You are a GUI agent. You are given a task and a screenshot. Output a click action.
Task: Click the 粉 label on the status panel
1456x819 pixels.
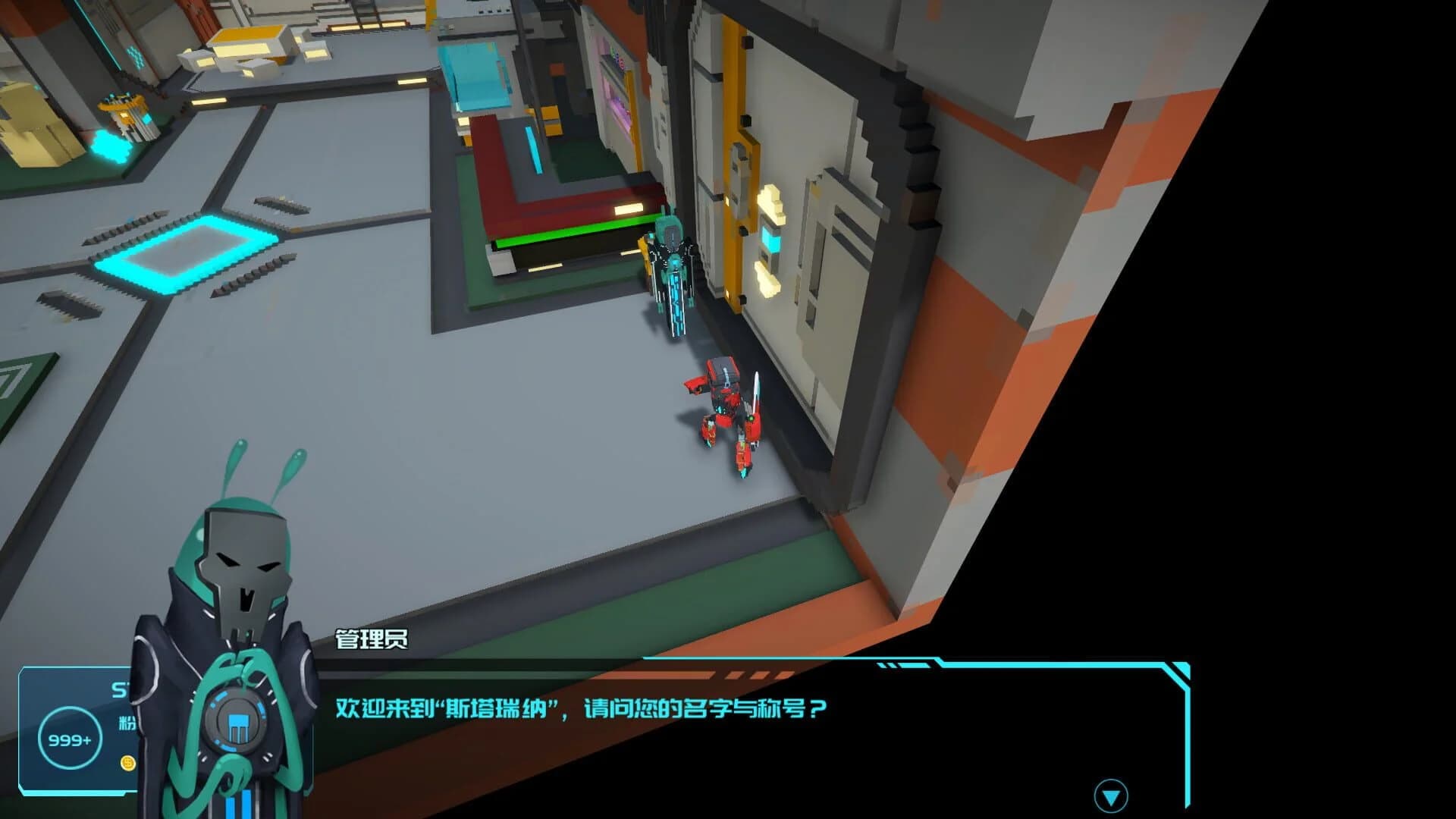[126, 723]
